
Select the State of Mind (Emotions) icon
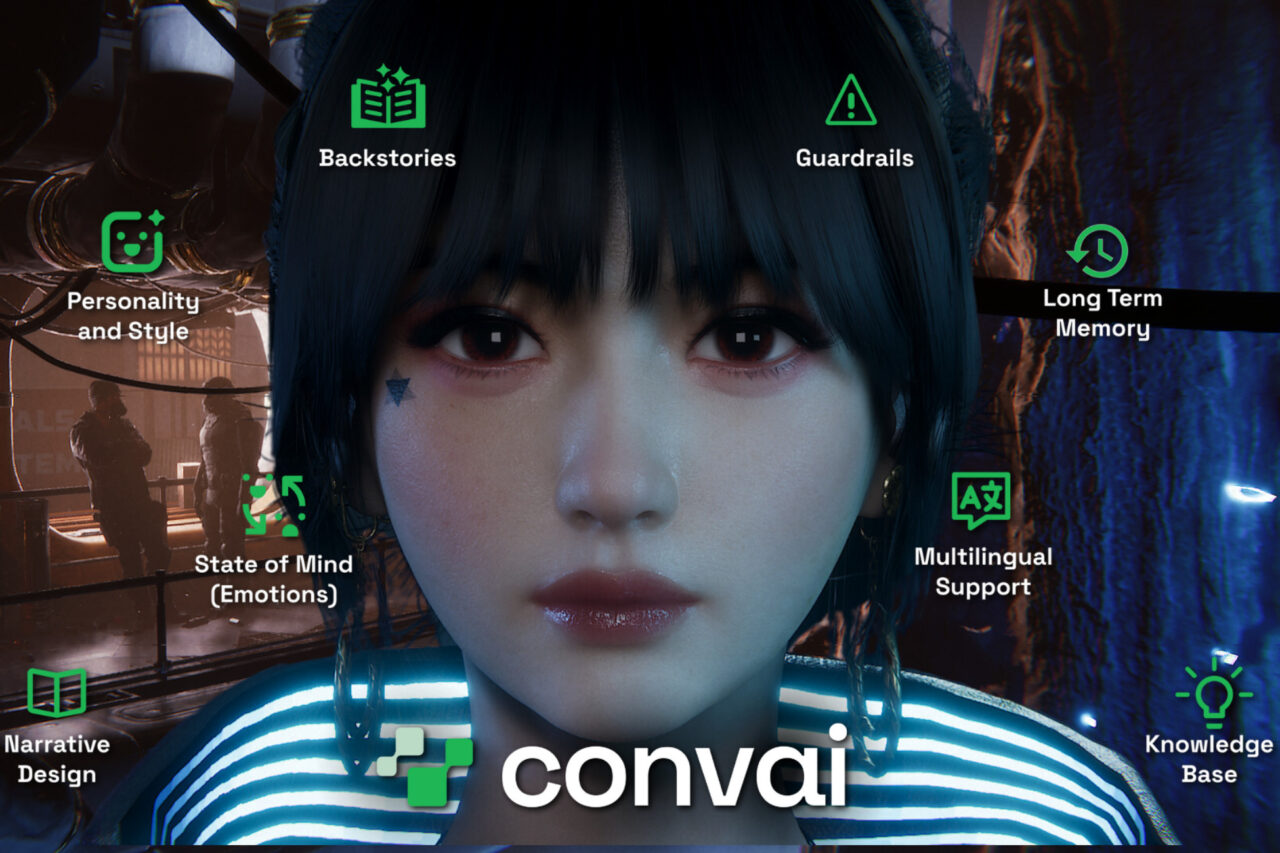point(273,505)
